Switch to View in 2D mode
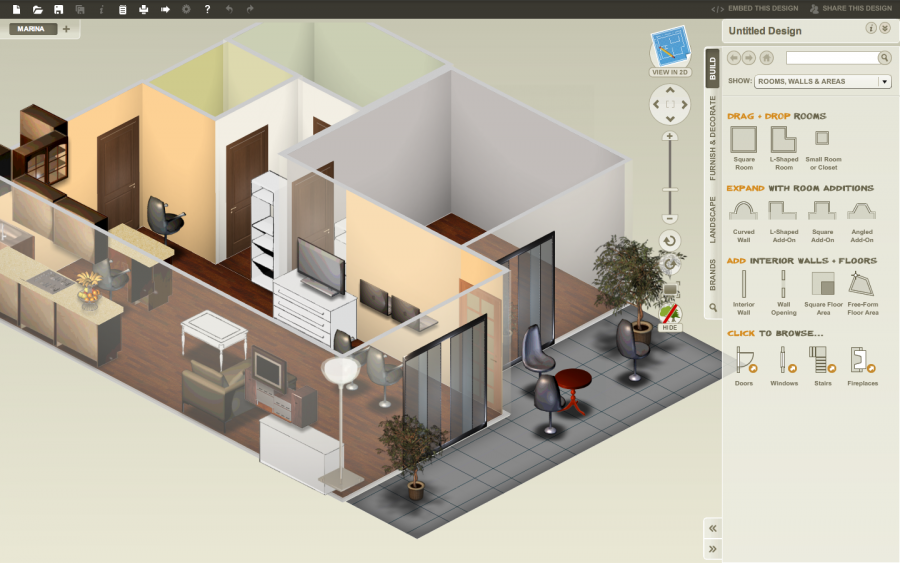Viewport: 900px width, 563px height. pyautogui.click(x=670, y=52)
